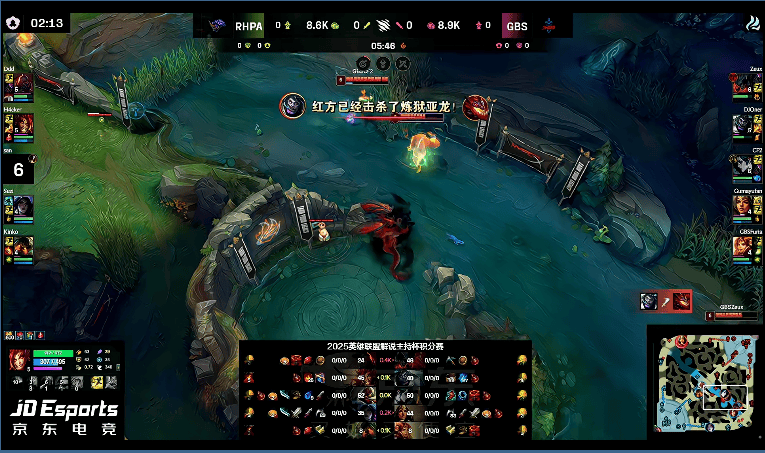
Task: Click Kiriko's champion portrait
Action: tap(21, 246)
